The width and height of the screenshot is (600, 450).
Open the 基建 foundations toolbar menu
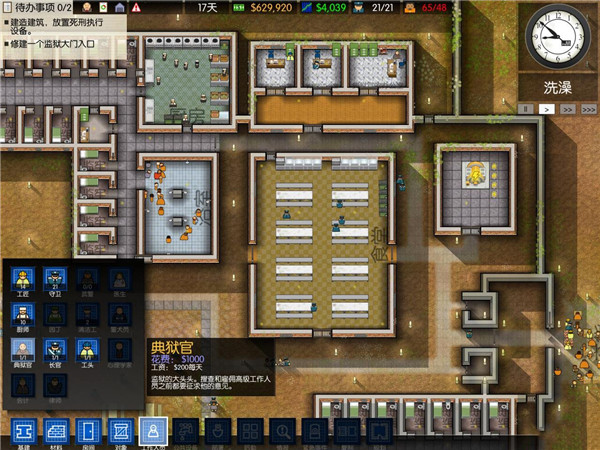click(25, 432)
